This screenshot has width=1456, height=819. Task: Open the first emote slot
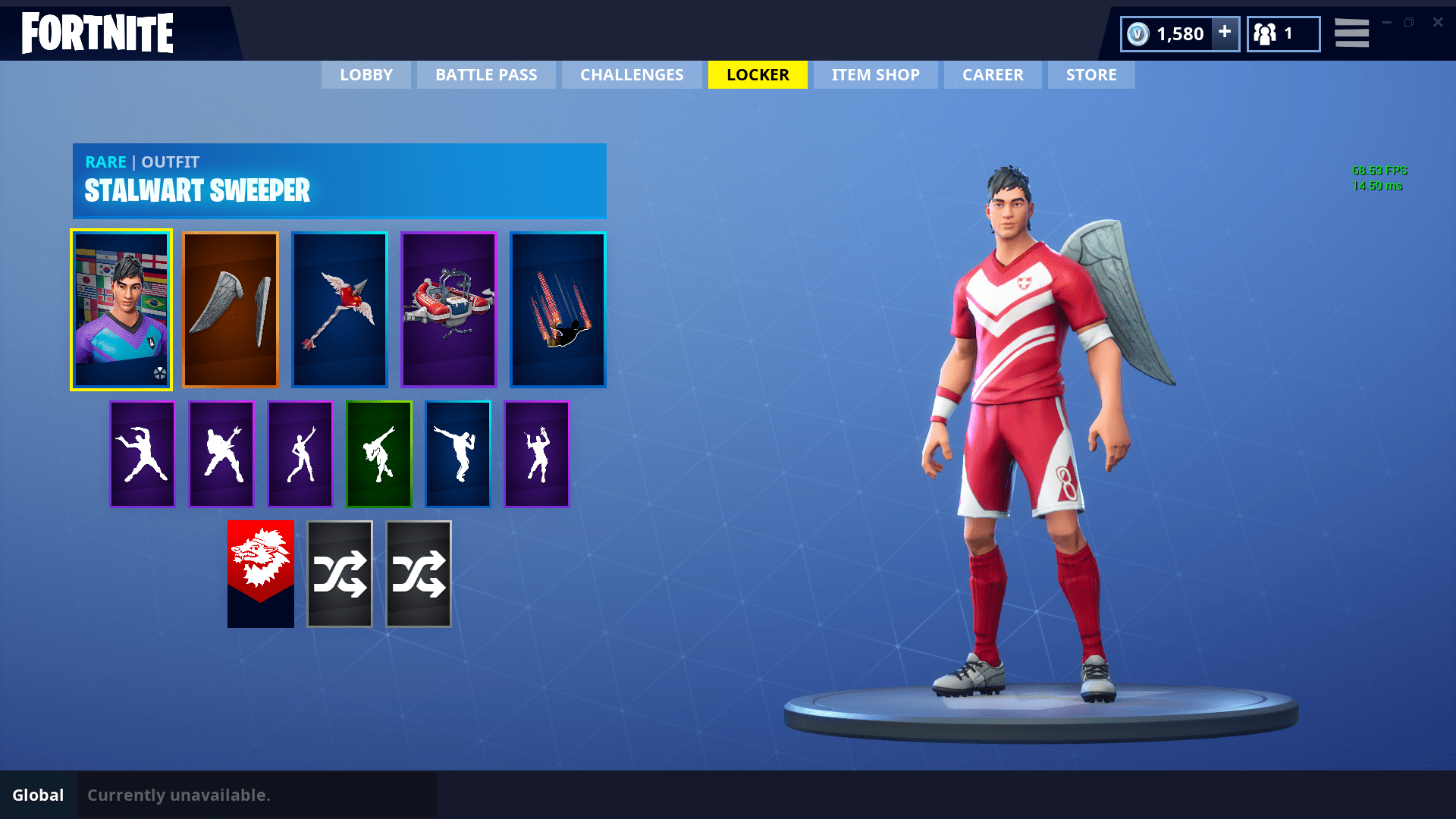point(142,453)
